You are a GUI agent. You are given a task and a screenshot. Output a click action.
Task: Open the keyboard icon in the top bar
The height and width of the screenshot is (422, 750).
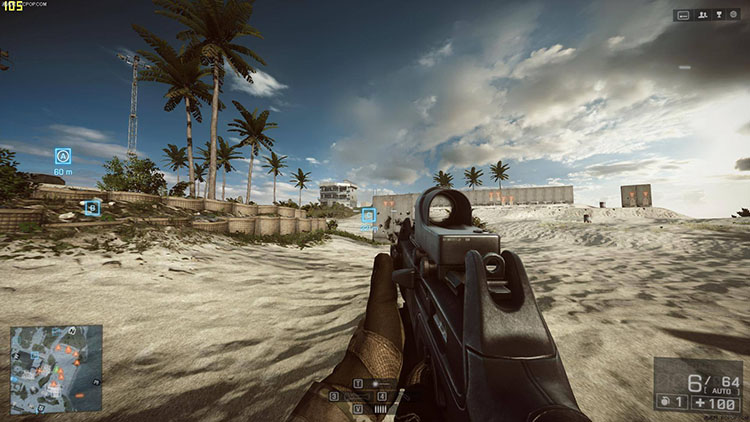tap(683, 15)
